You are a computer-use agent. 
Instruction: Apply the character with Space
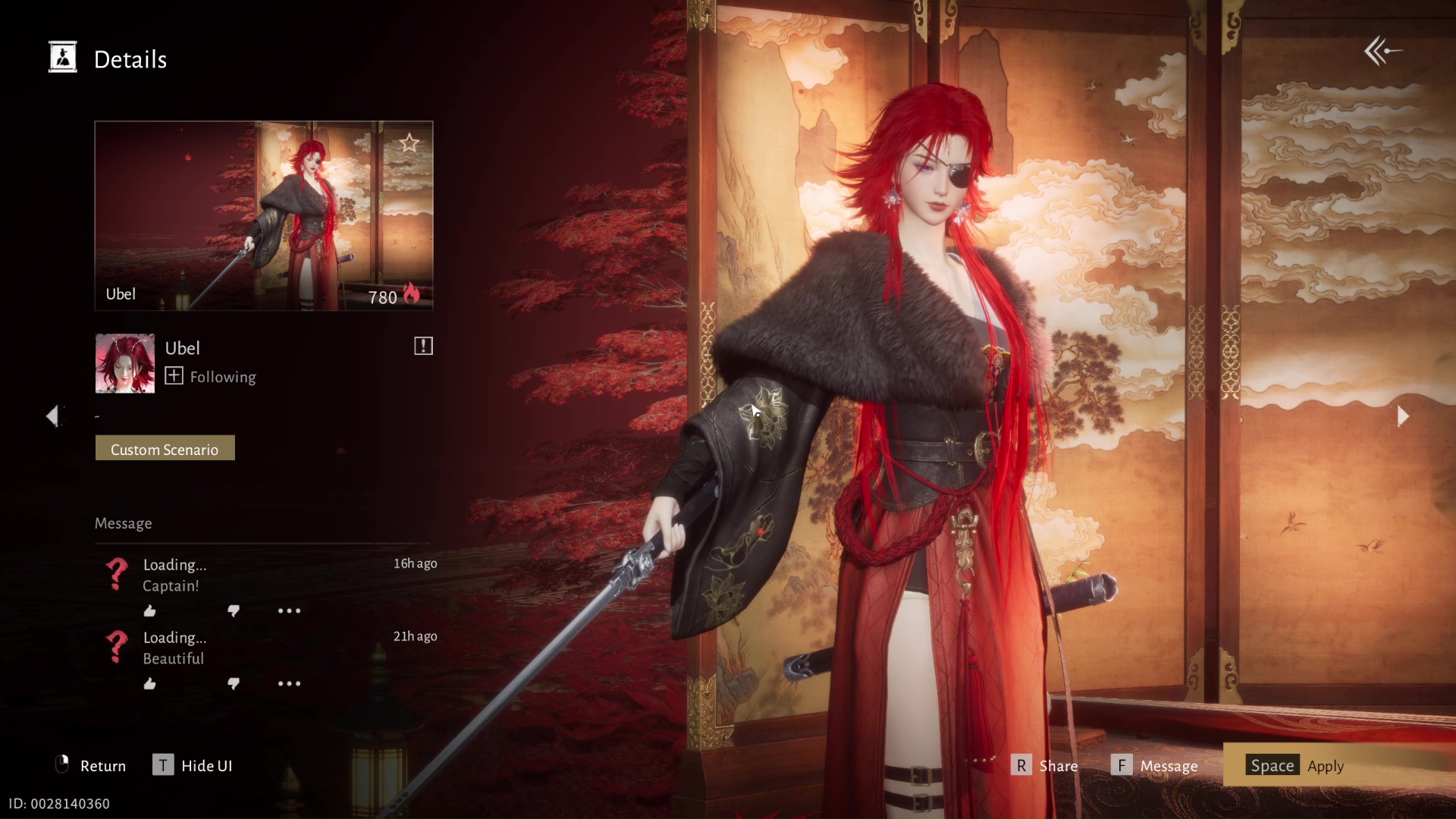coord(1272,765)
